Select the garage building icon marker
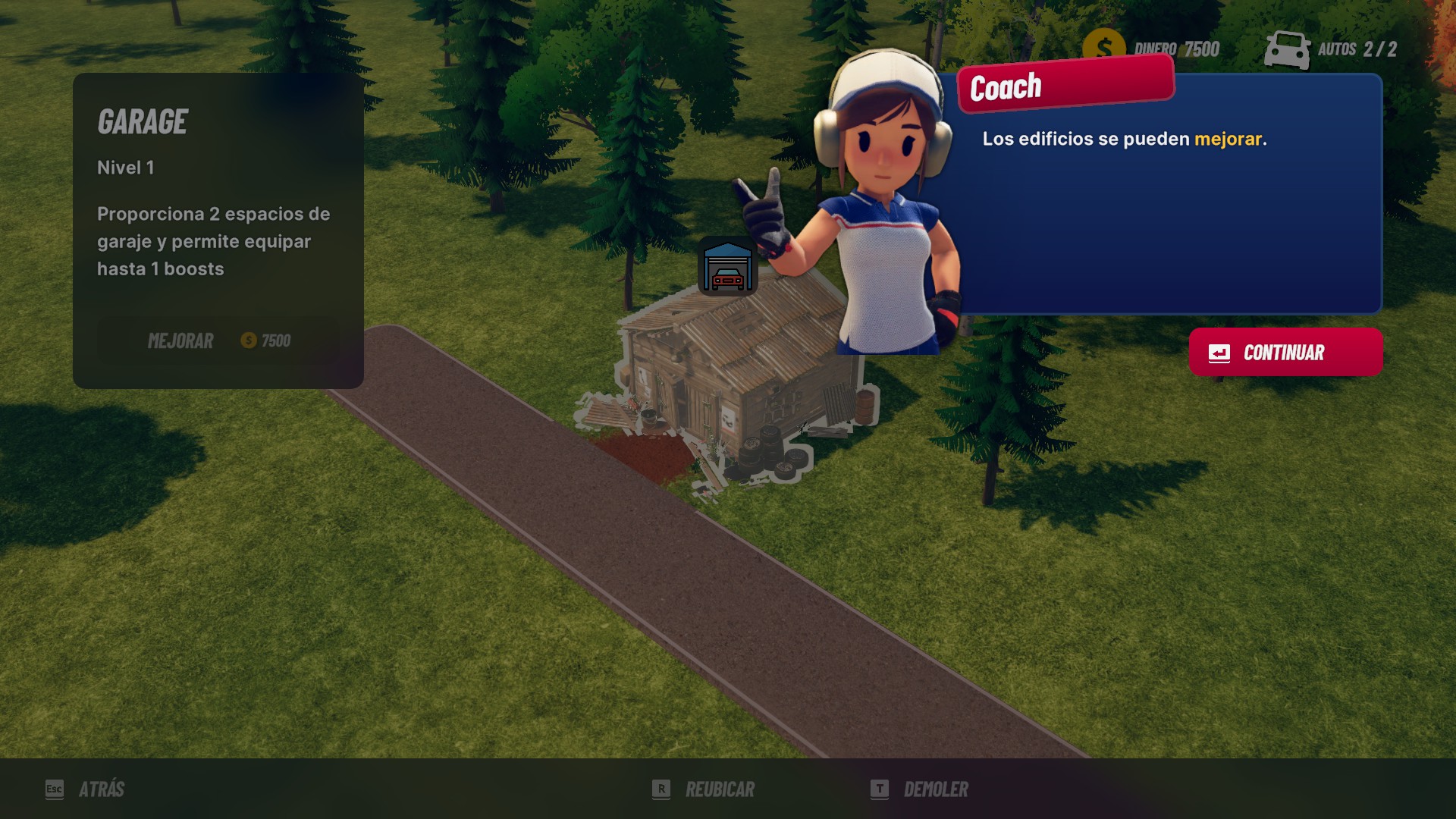Screen dimensions: 1456x819 (x=727, y=267)
